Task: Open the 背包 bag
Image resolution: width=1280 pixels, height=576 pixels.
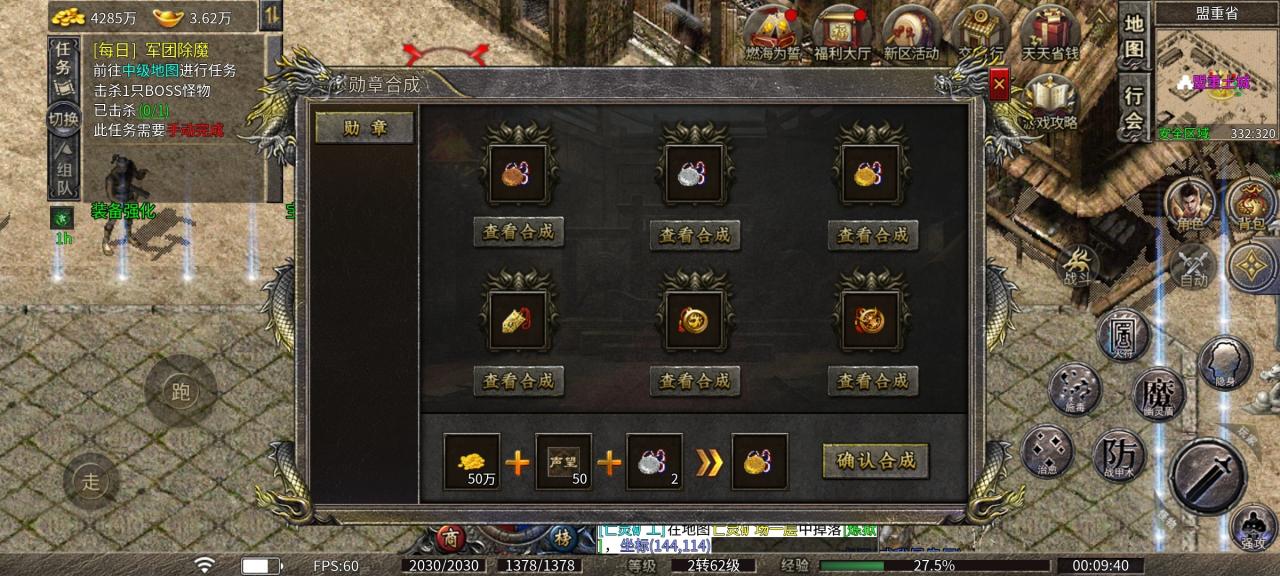Action: click(x=1250, y=204)
